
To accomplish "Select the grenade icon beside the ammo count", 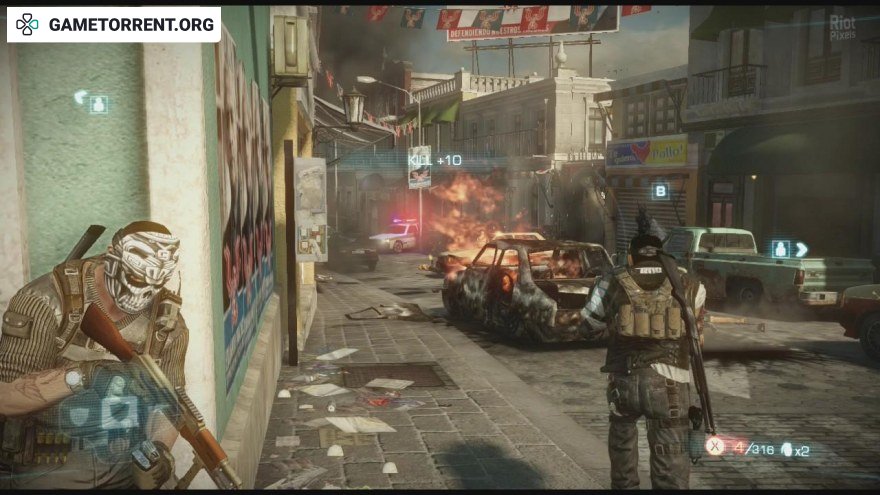I will (786, 449).
